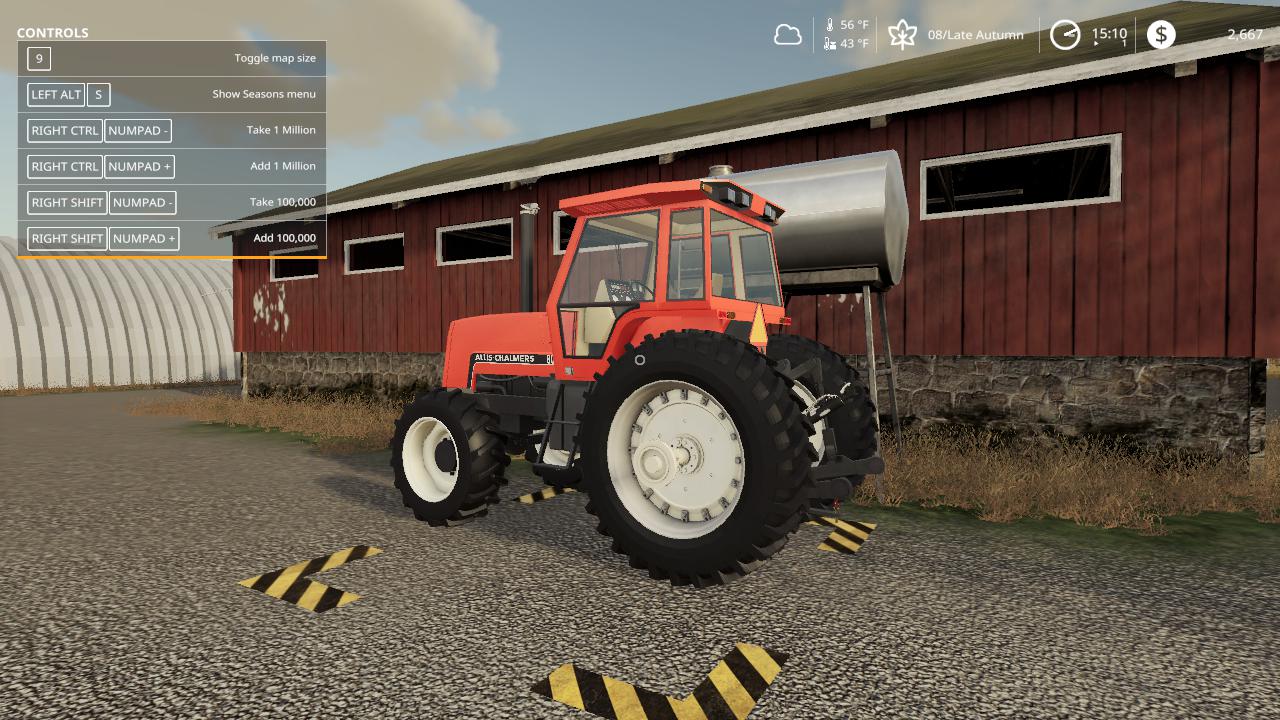Select the maple leaf season icon
The width and height of the screenshot is (1280, 720).
(902, 35)
